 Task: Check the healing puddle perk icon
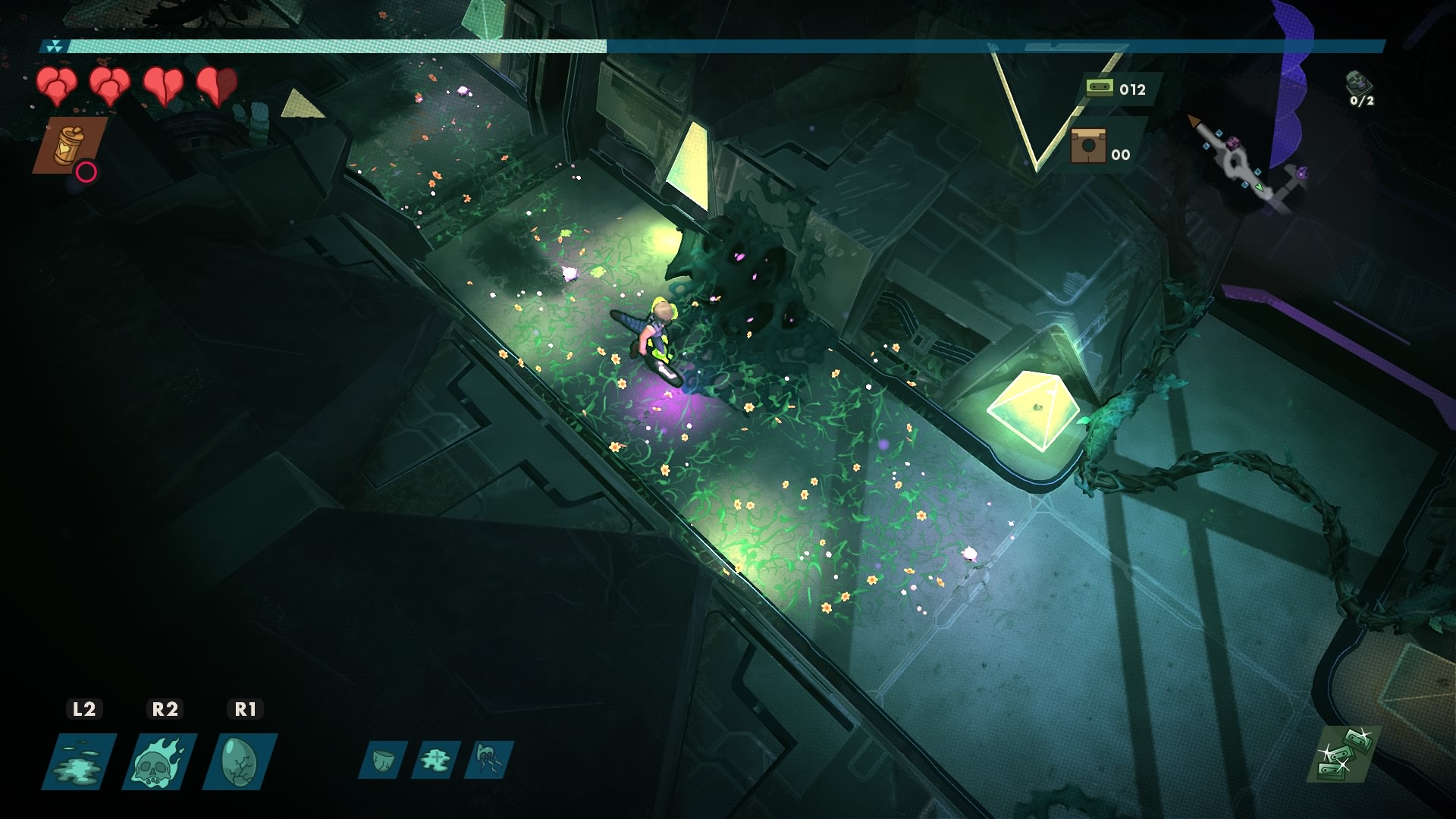(x=435, y=759)
